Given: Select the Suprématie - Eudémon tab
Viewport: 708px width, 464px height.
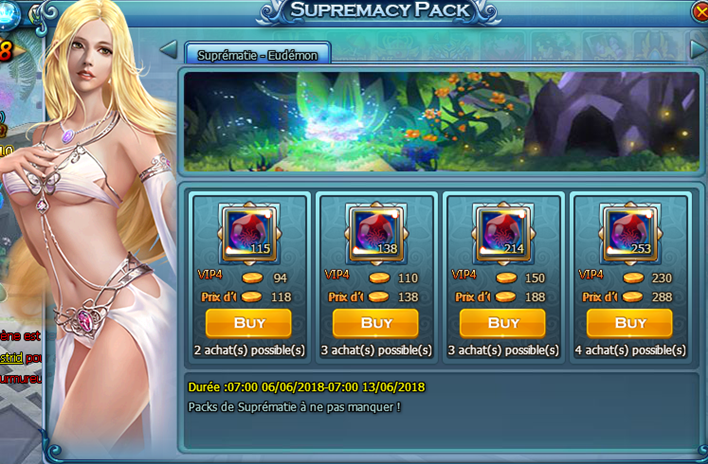Looking at the screenshot, I should pyautogui.click(x=257, y=55).
